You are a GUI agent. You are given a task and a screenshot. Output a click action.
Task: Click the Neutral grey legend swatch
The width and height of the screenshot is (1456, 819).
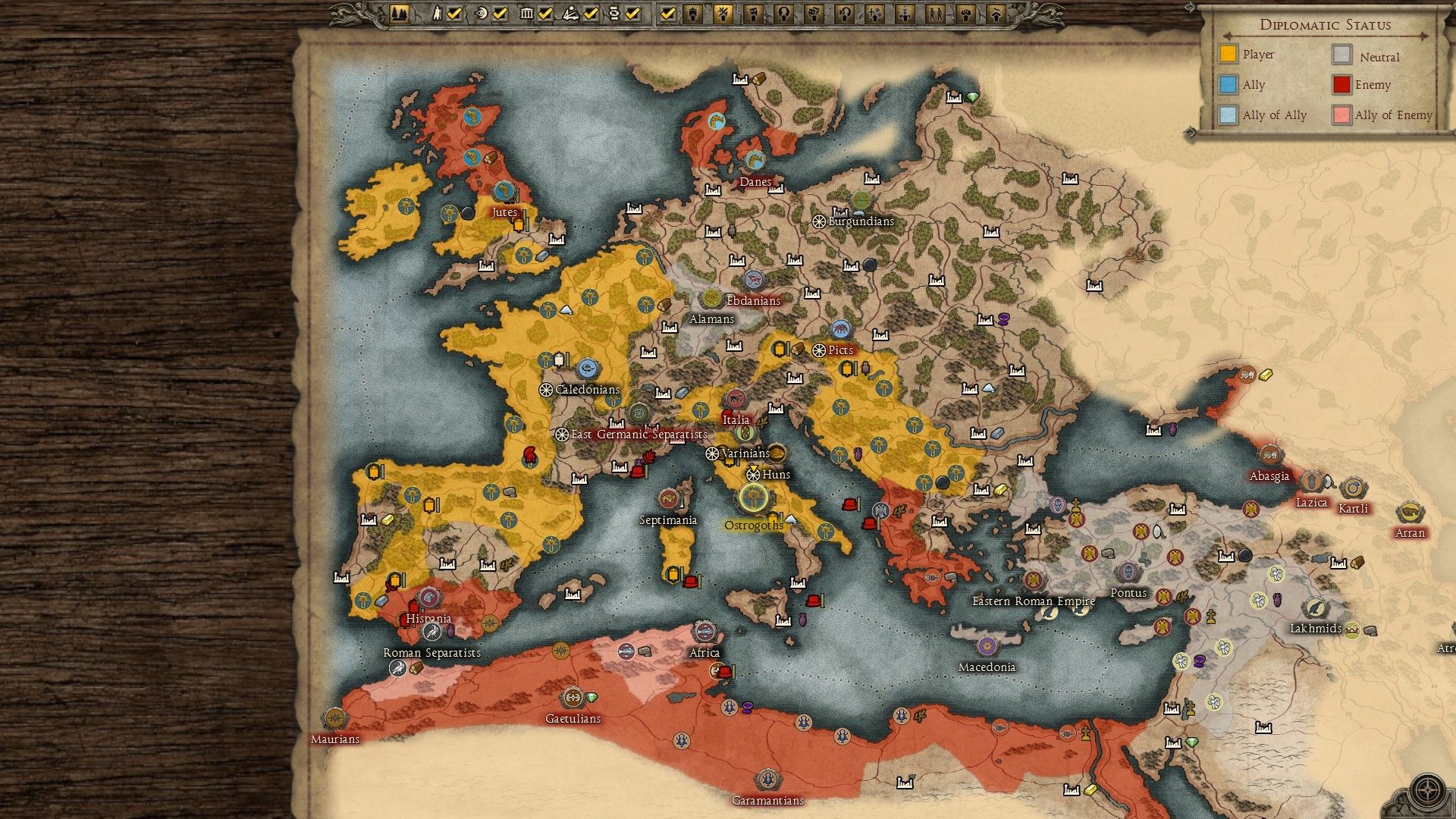1342,55
